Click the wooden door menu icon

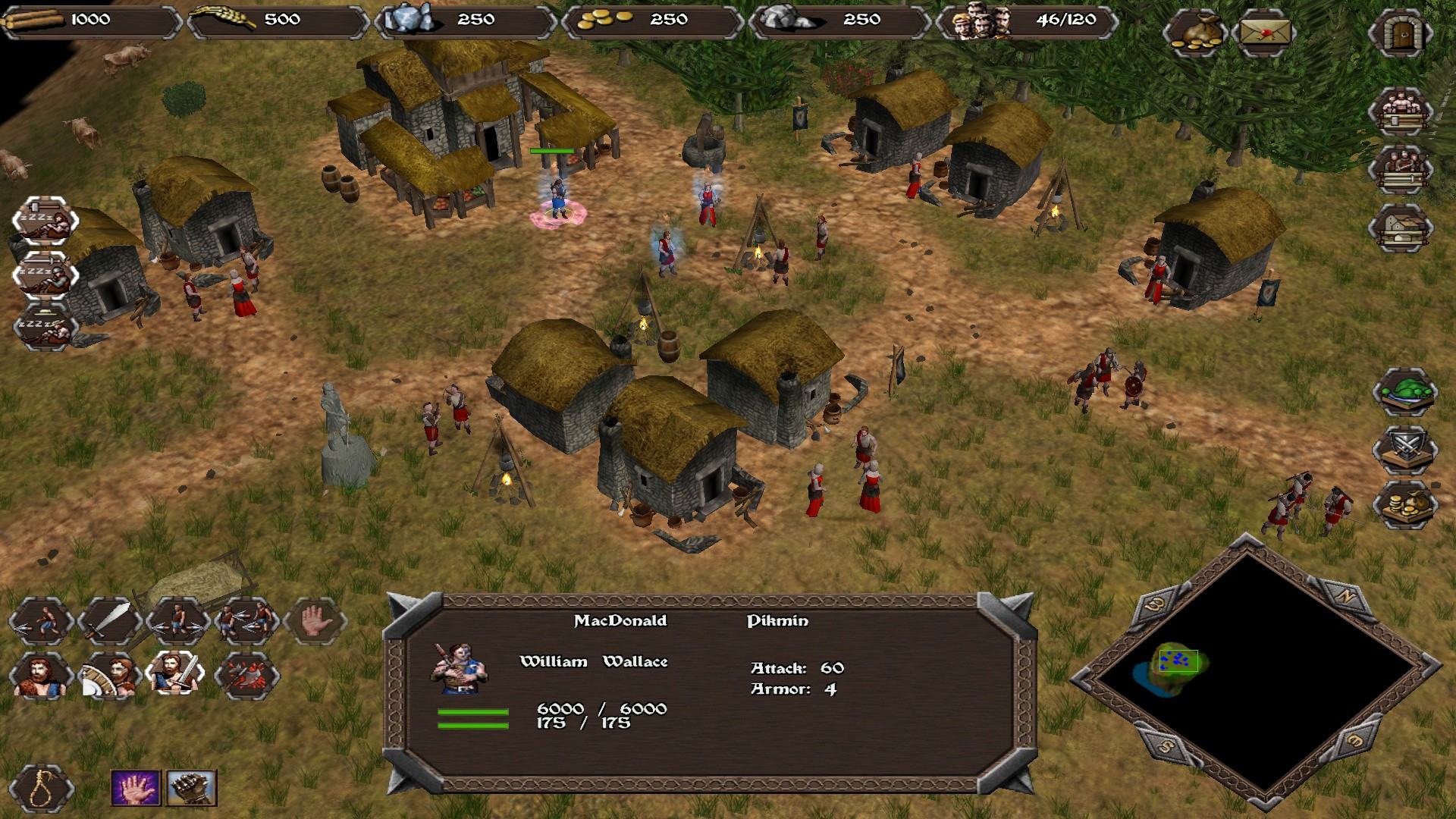point(1399,33)
